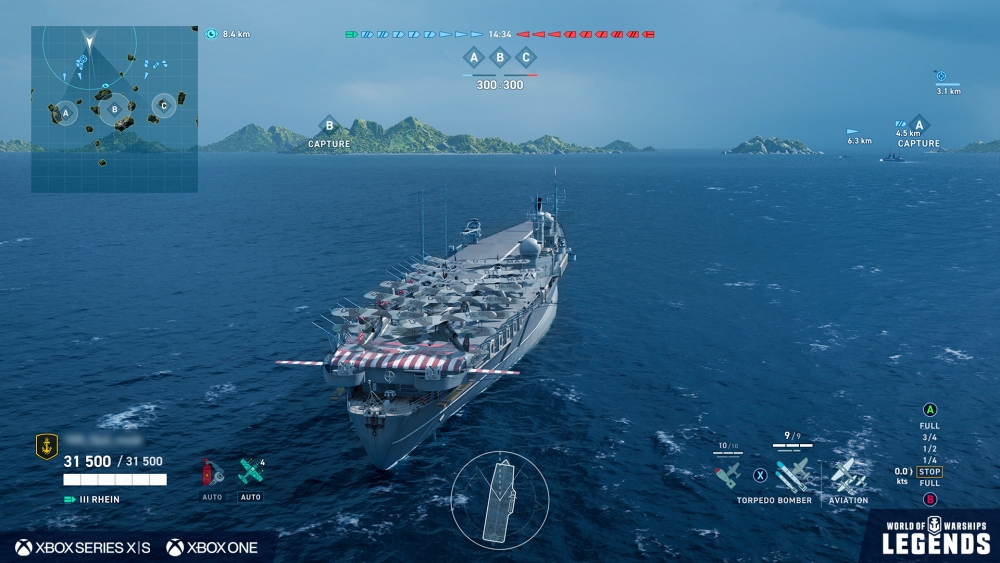Image resolution: width=1000 pixels, height=563 pixels.
Task: Click the gold anchor ship emblem
Action: tap(46, 447)
